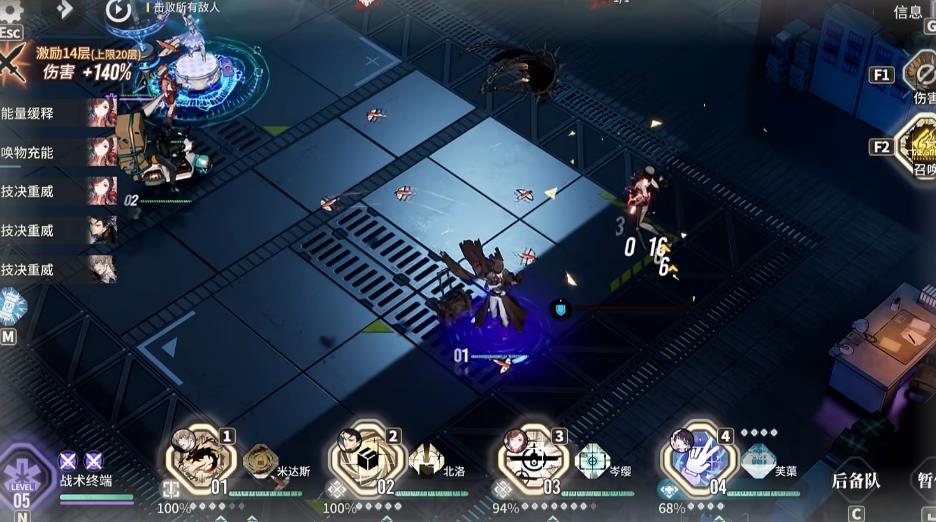936x522 pixels.
Task: Activate the 召唤 summon tactical skill
Action: pyautogui.click(x=919, y=146)
